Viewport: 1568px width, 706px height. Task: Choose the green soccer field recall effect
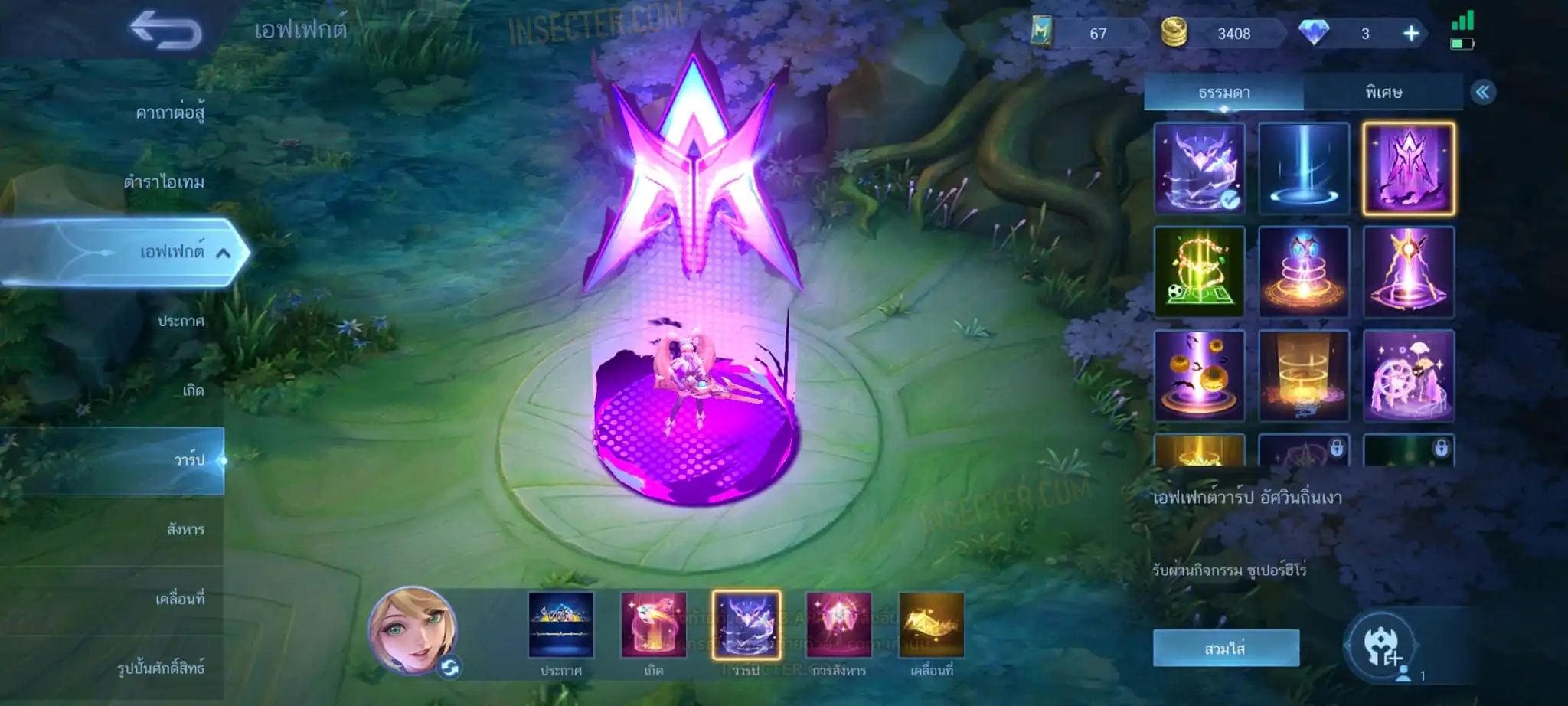click(x=1200, y=272)
